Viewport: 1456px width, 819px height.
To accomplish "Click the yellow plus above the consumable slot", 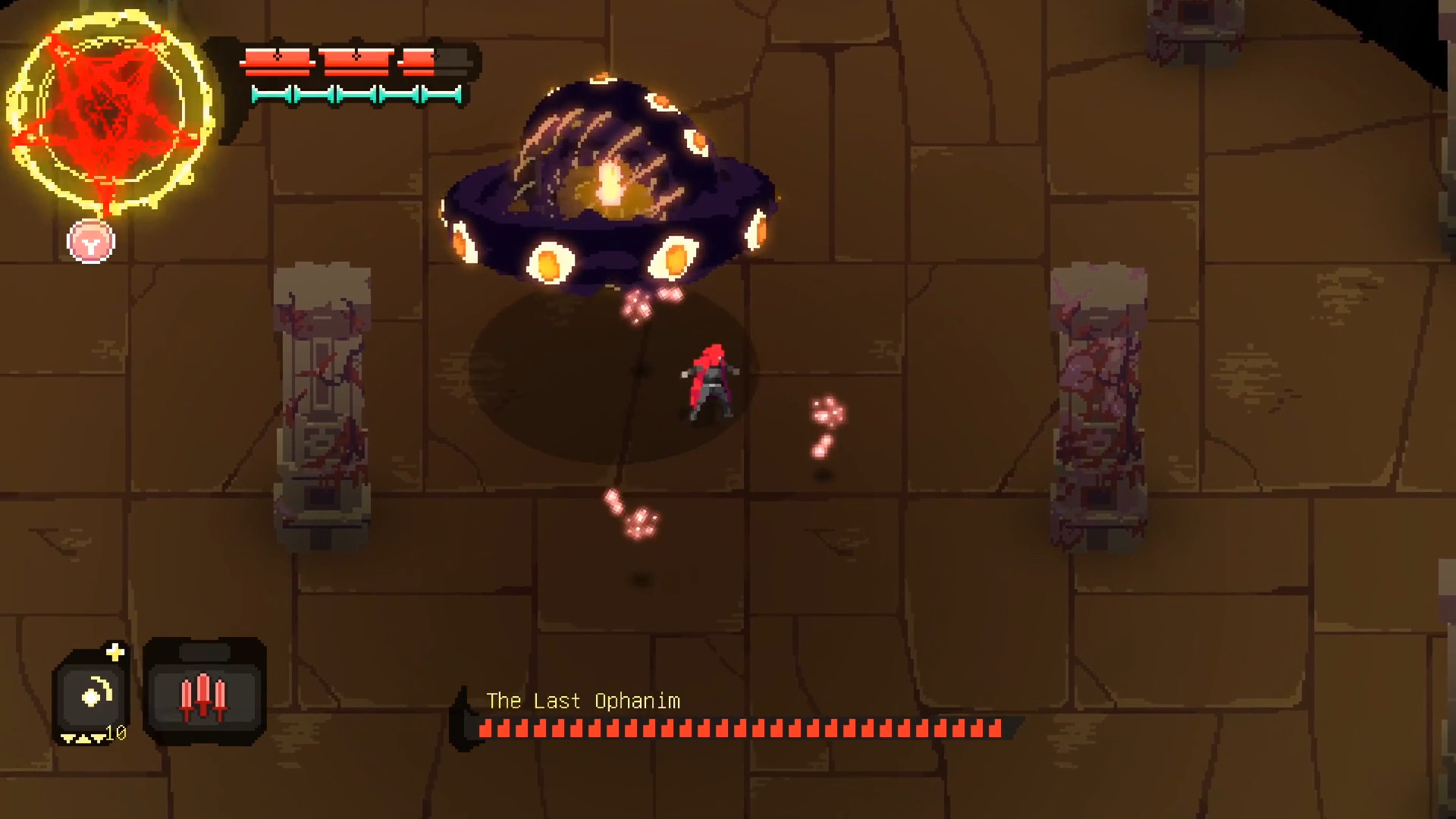I will (x=115, y=653).
